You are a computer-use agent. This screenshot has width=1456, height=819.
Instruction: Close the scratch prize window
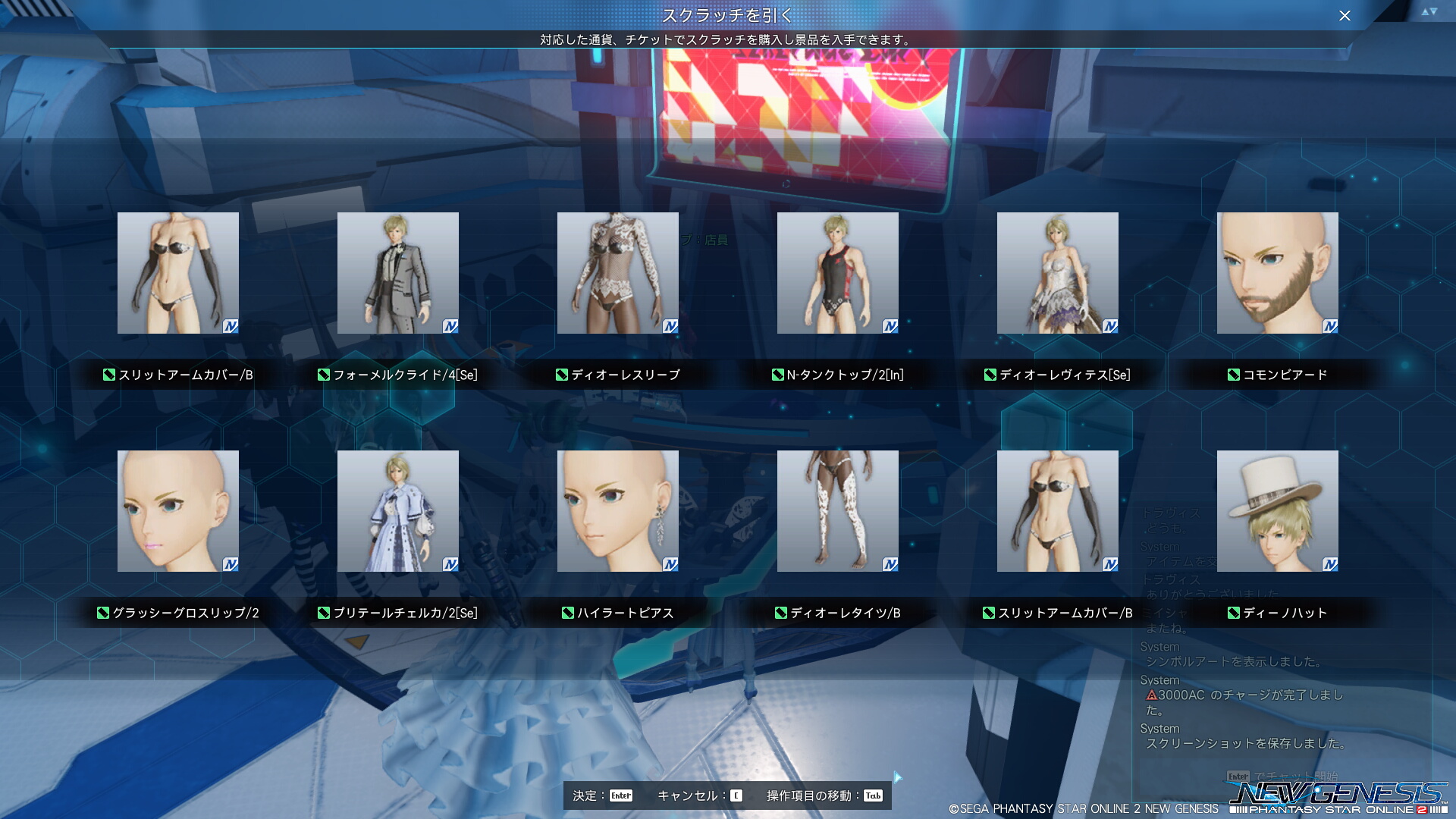point(1345,16)
